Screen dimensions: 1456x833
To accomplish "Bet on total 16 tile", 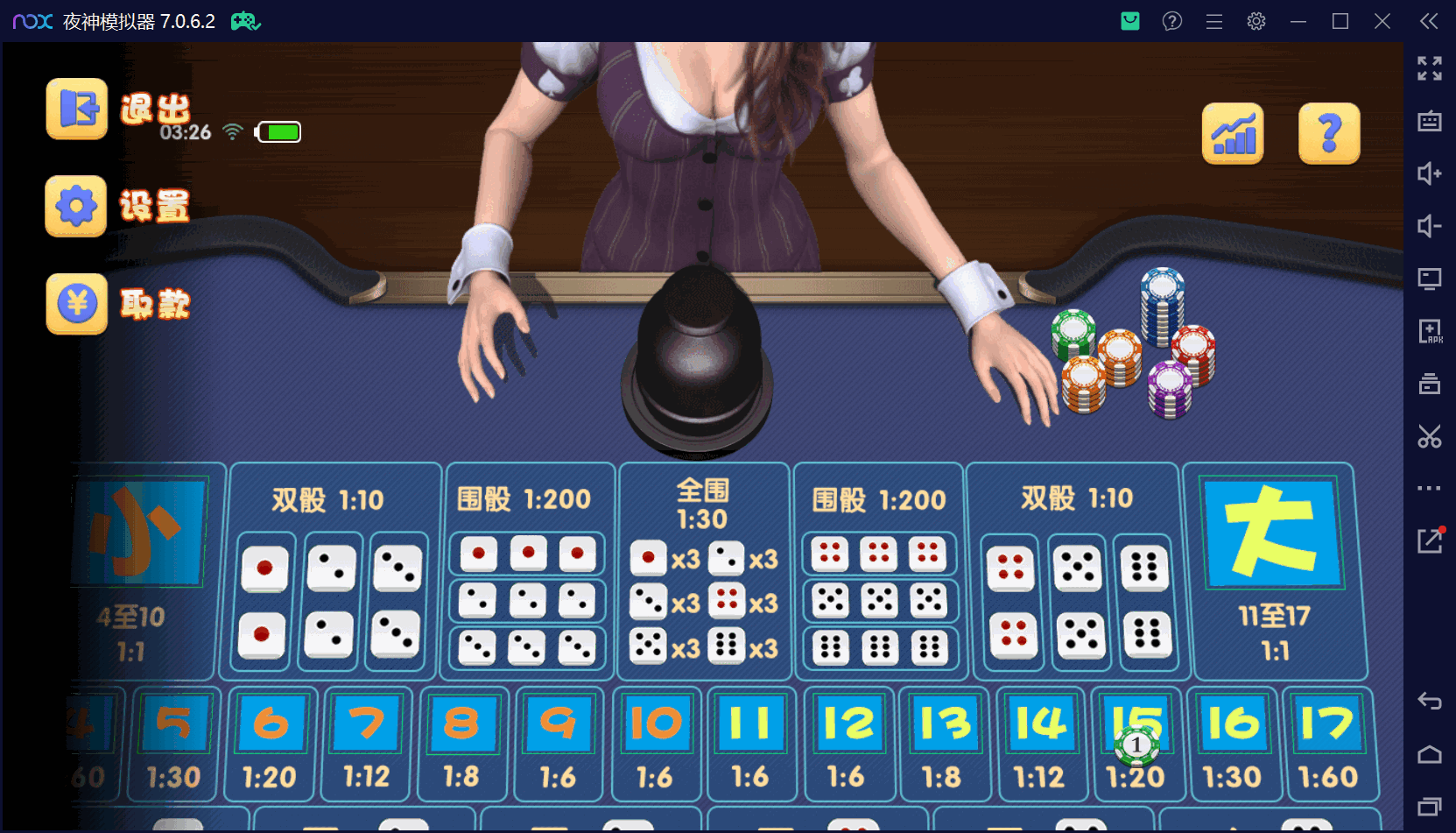I will [x=1232, y=743].
